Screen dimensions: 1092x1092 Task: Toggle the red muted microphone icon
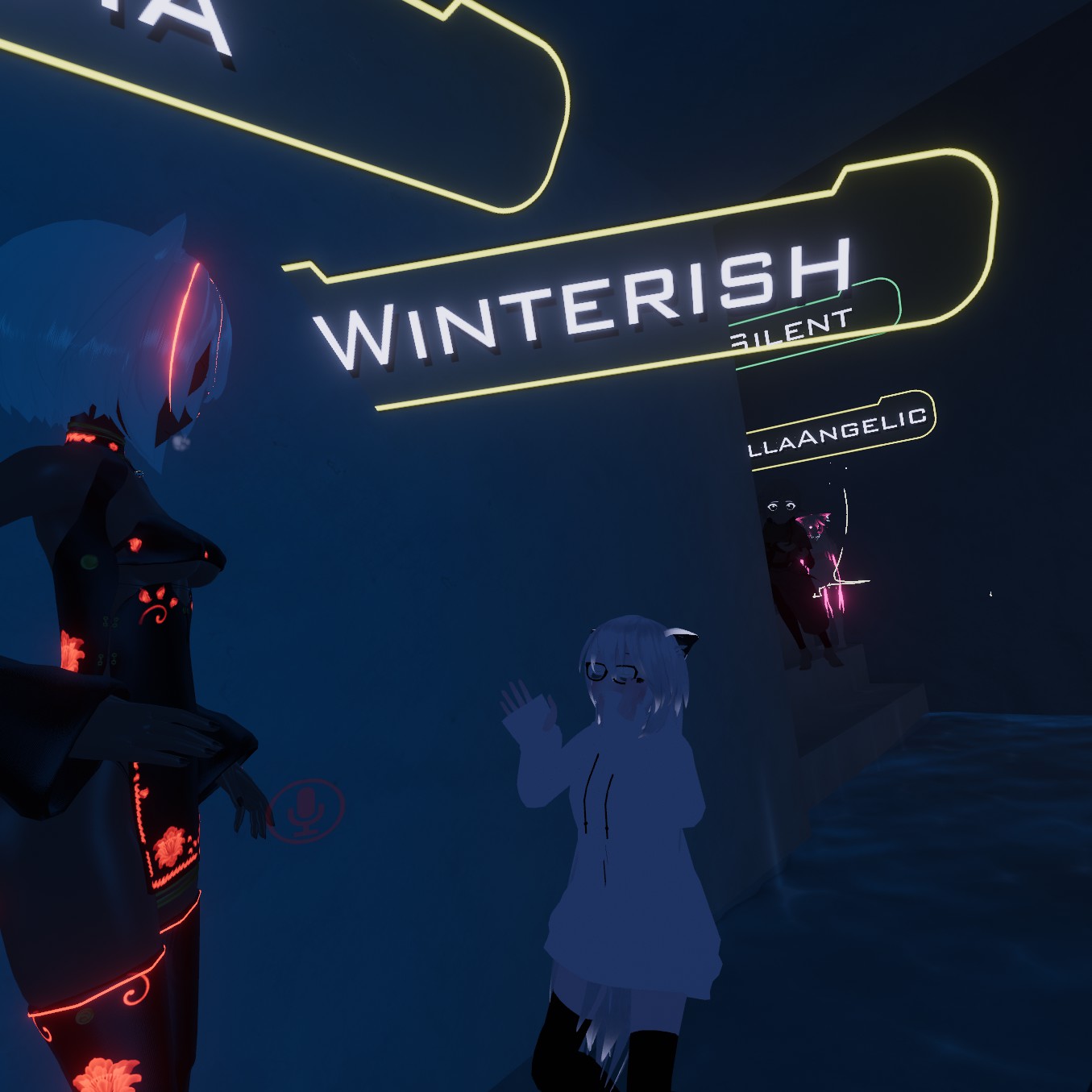[306, 809]
